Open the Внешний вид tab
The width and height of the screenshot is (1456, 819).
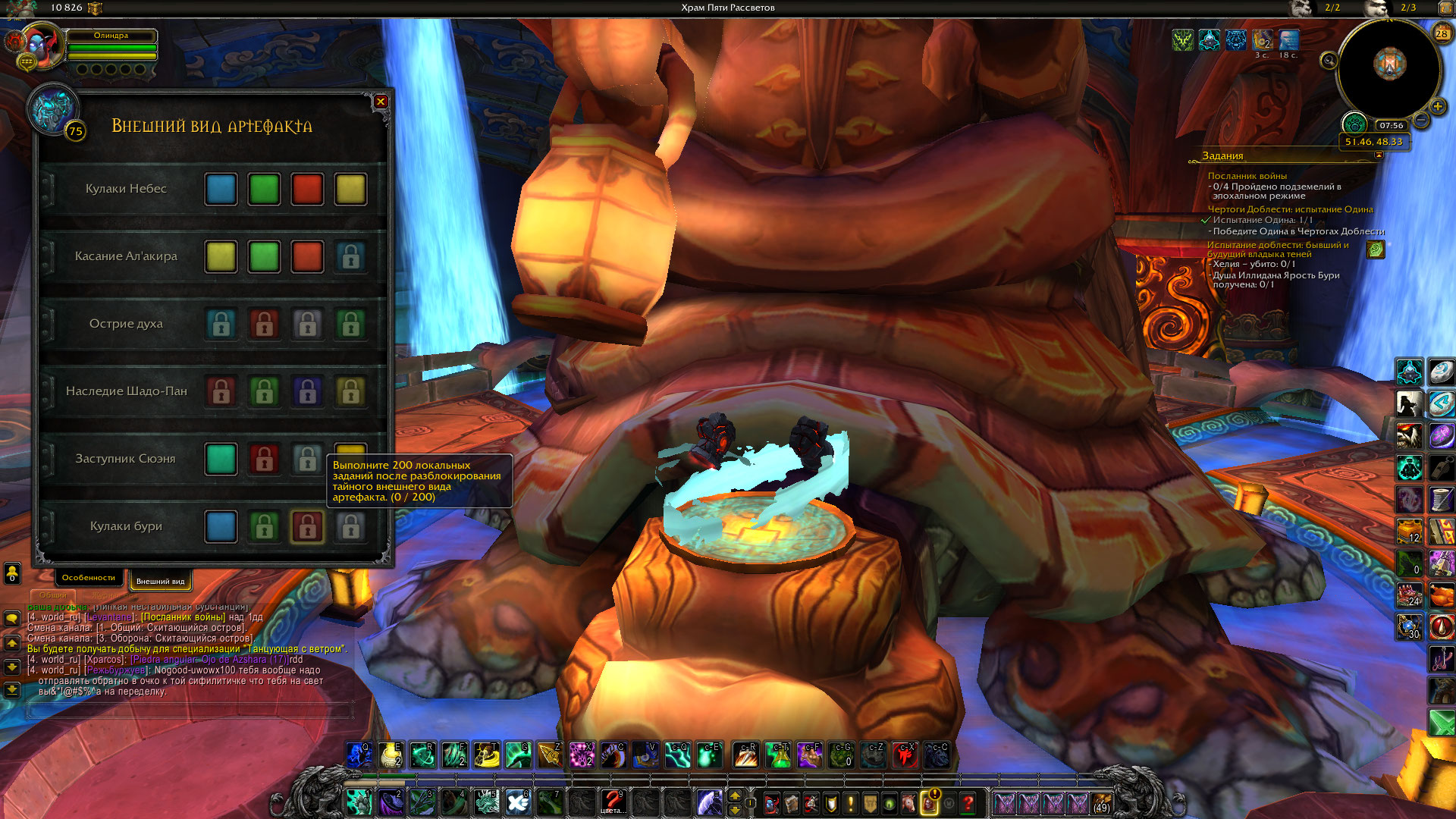point(160,582)
